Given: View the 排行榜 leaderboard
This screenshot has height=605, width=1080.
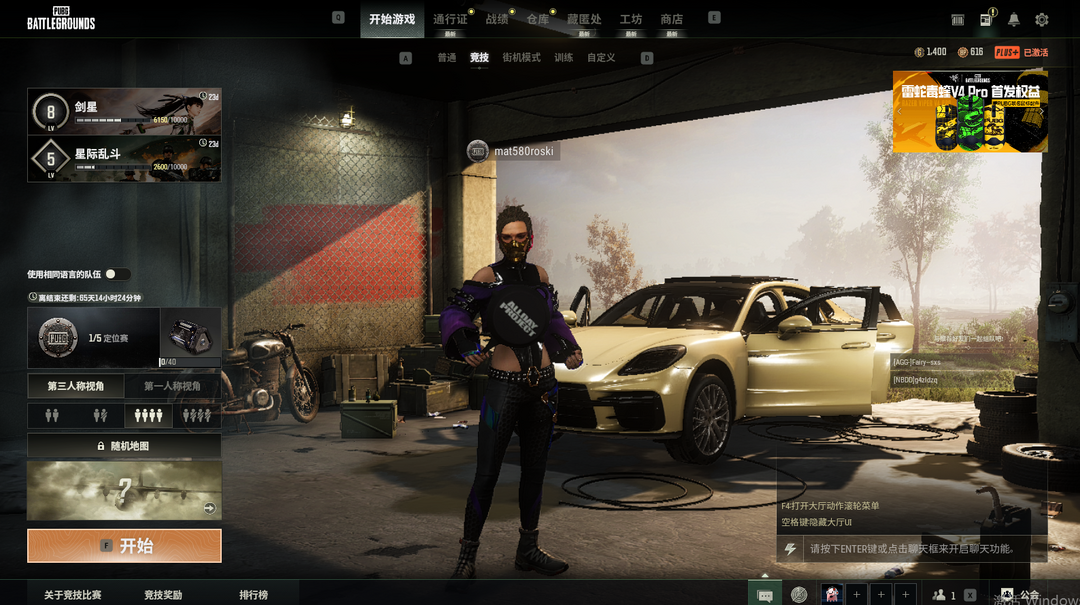Looking at the screenshot, I should (x=253, y=595).
